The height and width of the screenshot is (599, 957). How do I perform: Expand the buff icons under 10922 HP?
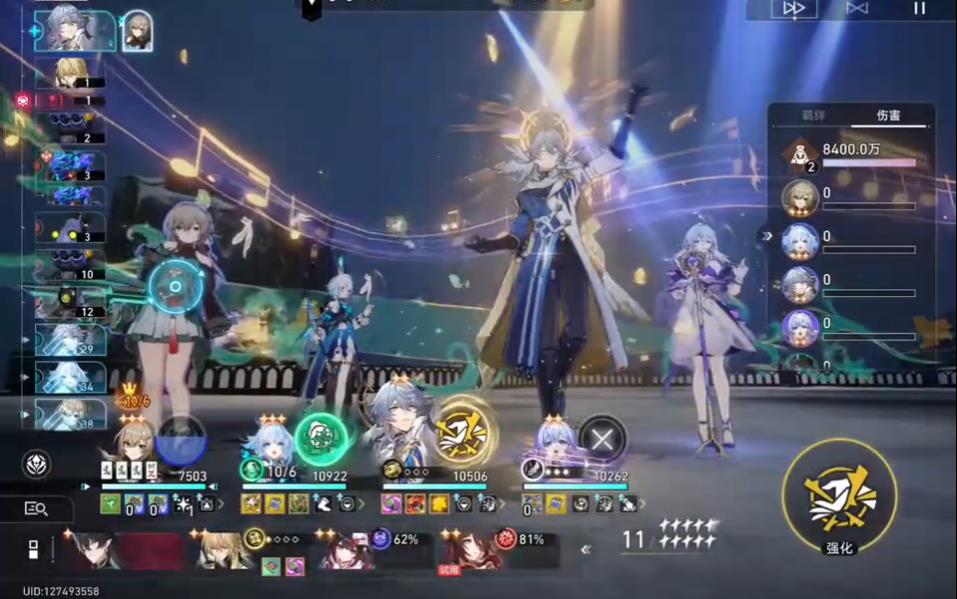[361, 504]
